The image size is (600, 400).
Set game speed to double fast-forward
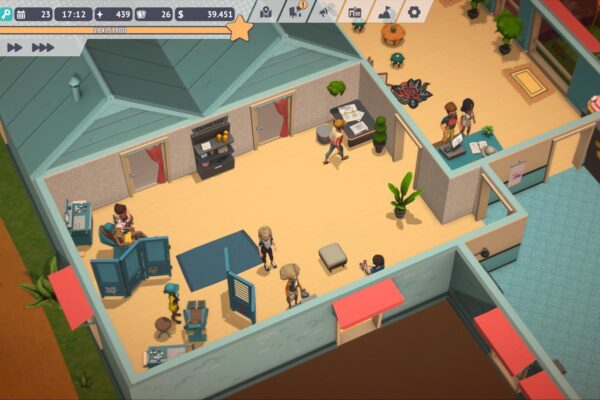(15, 47)
